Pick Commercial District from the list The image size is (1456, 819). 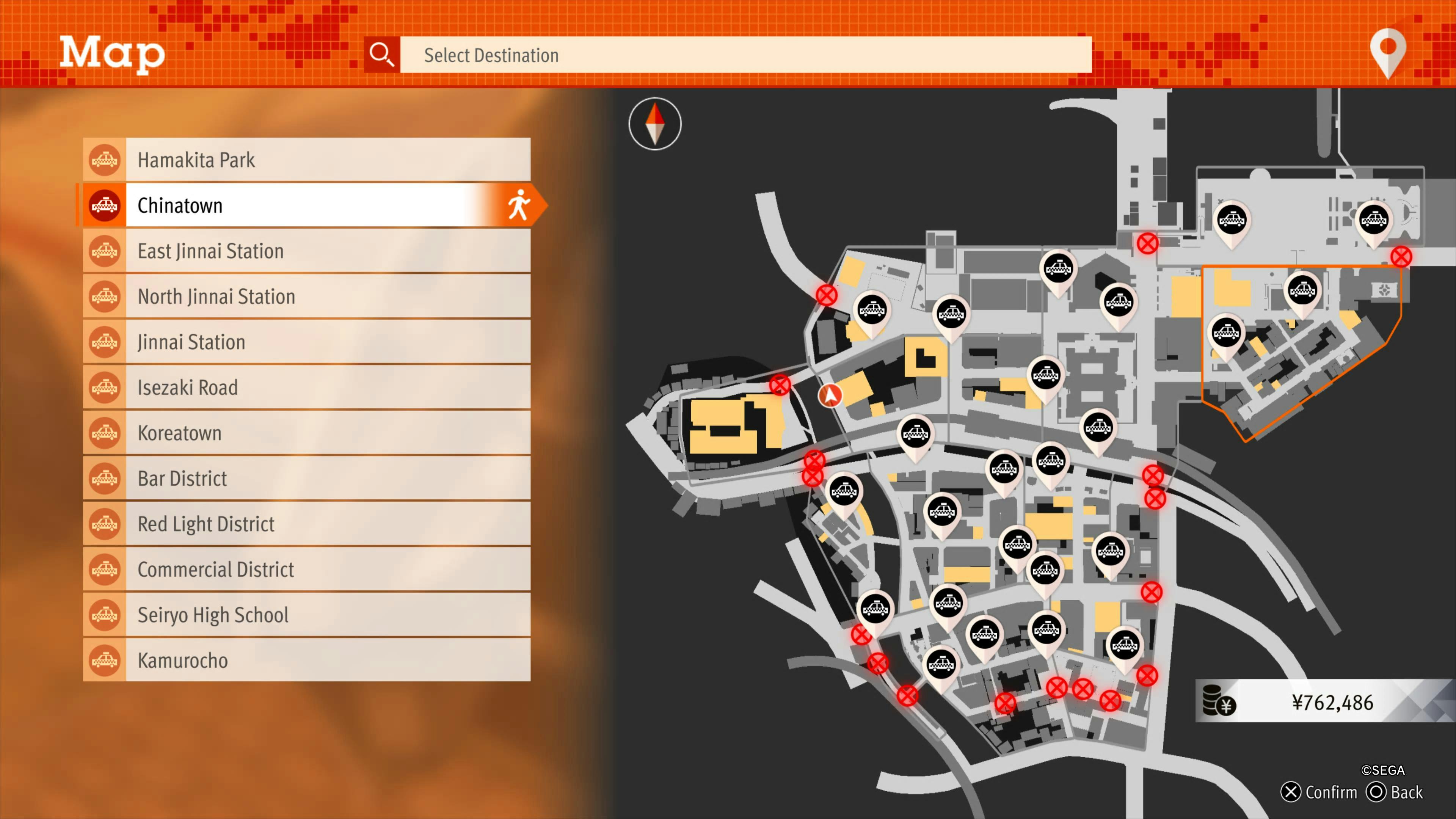pos(306,569)
